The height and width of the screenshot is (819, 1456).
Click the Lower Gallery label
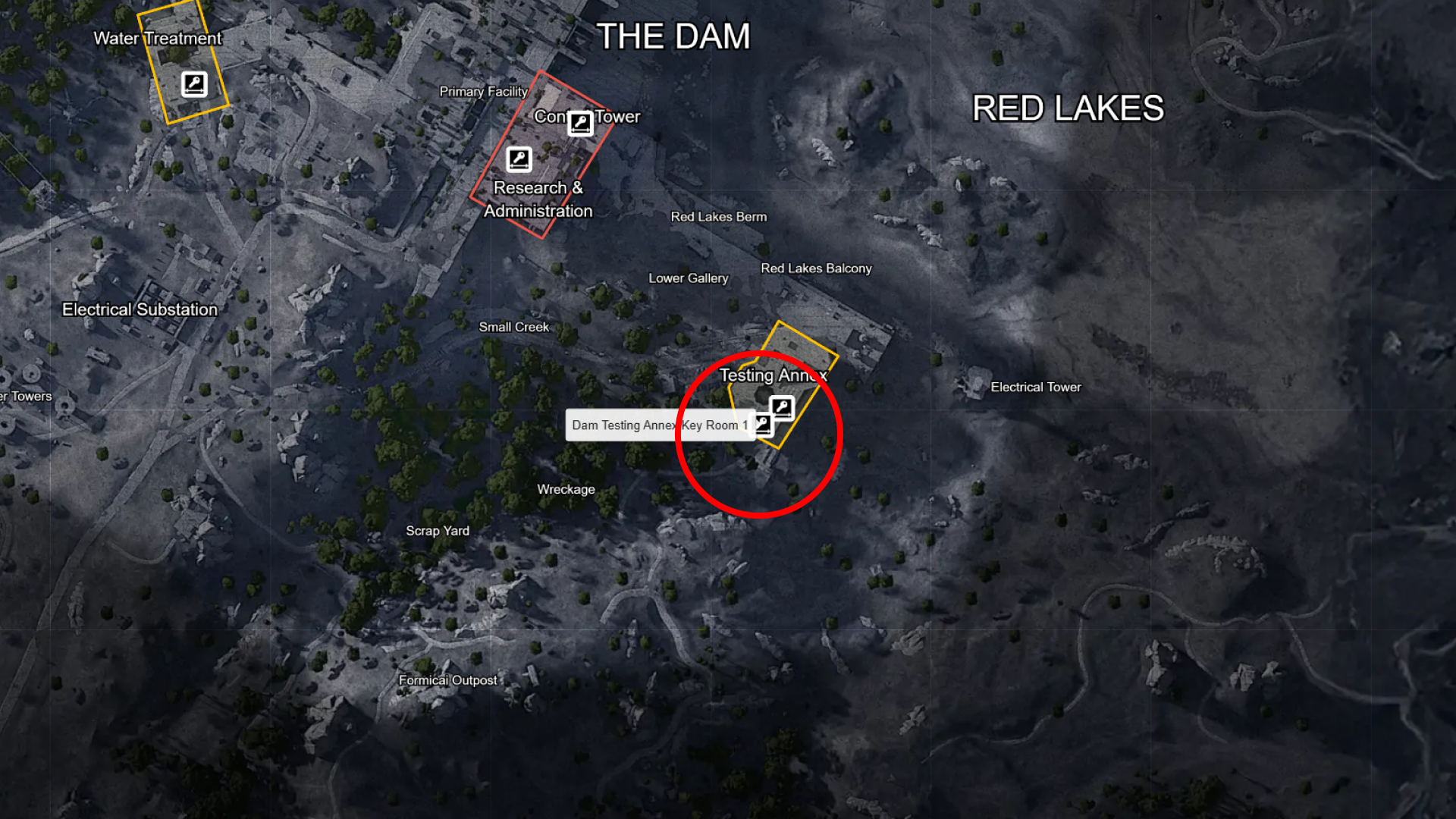689,278
